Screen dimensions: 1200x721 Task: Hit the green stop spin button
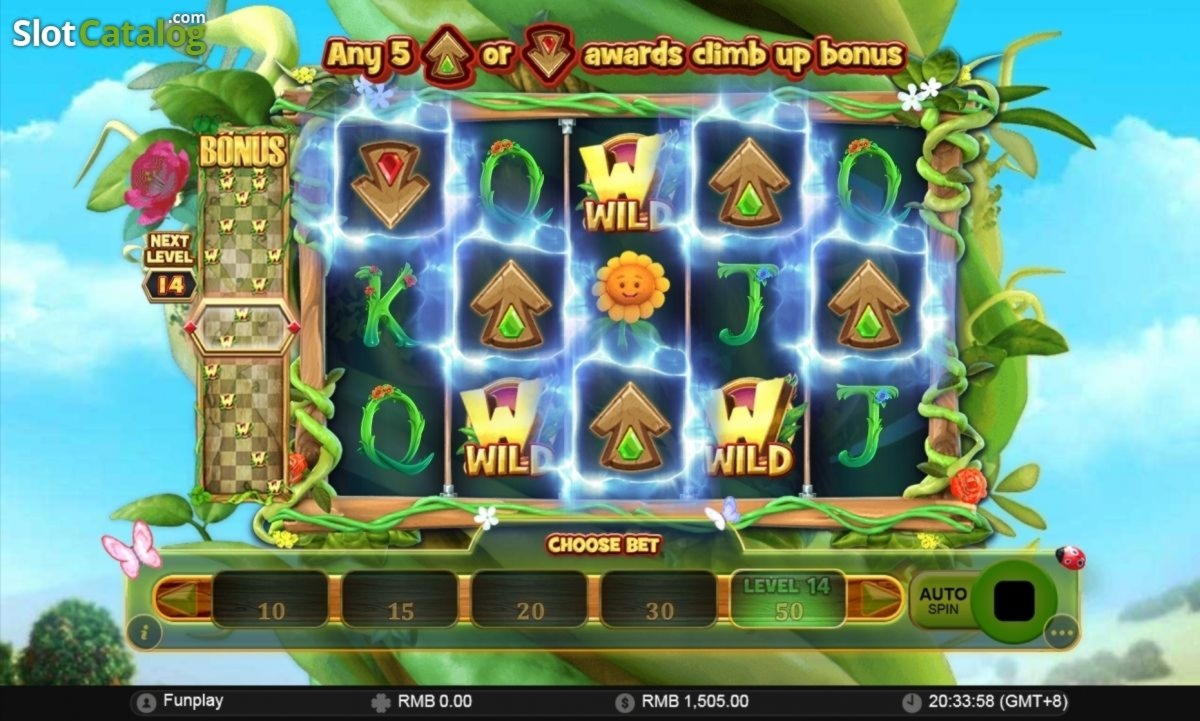tap(1015, 600)
